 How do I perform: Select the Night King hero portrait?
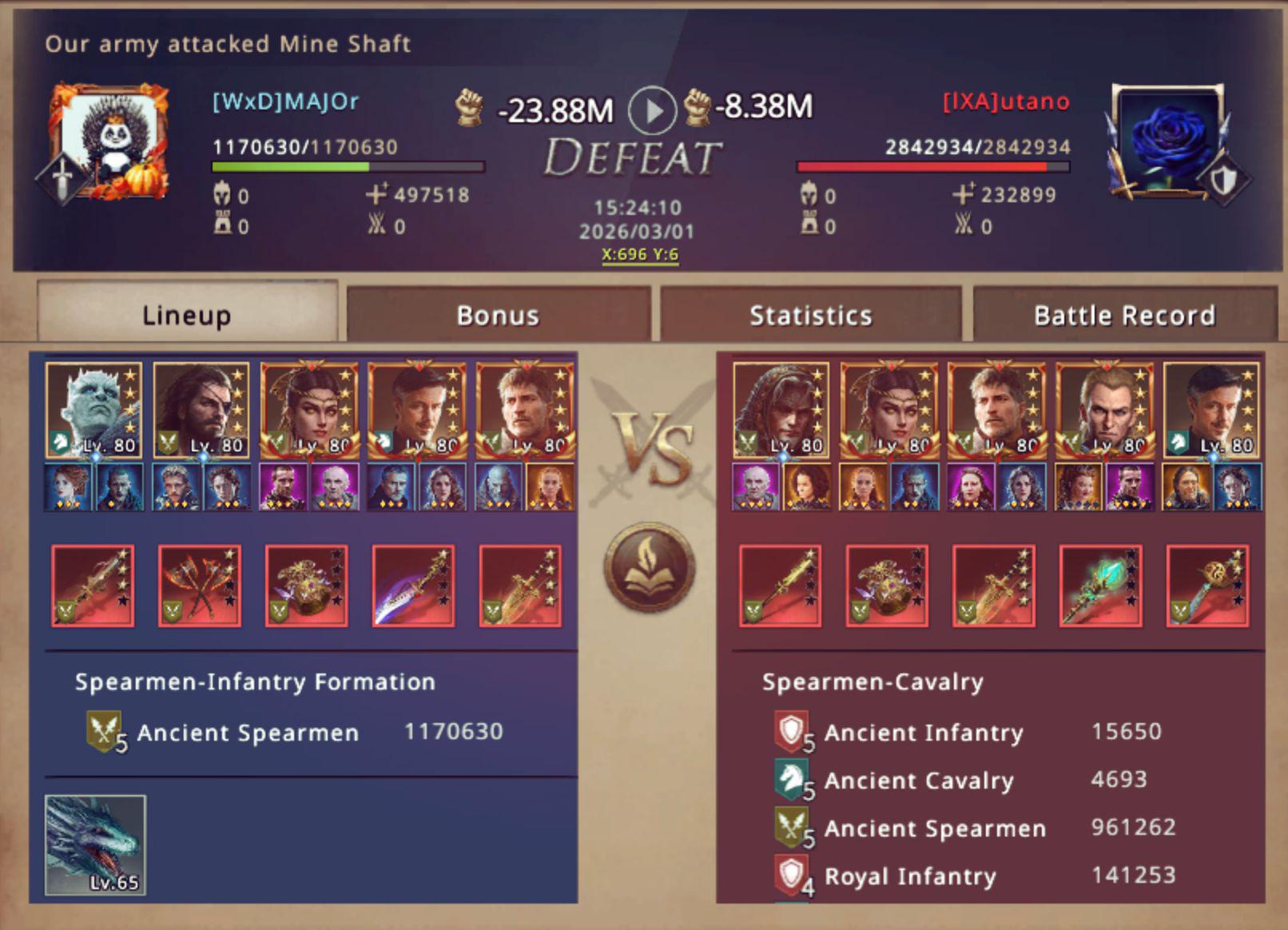pyautogui.click(x=93, y=410)
